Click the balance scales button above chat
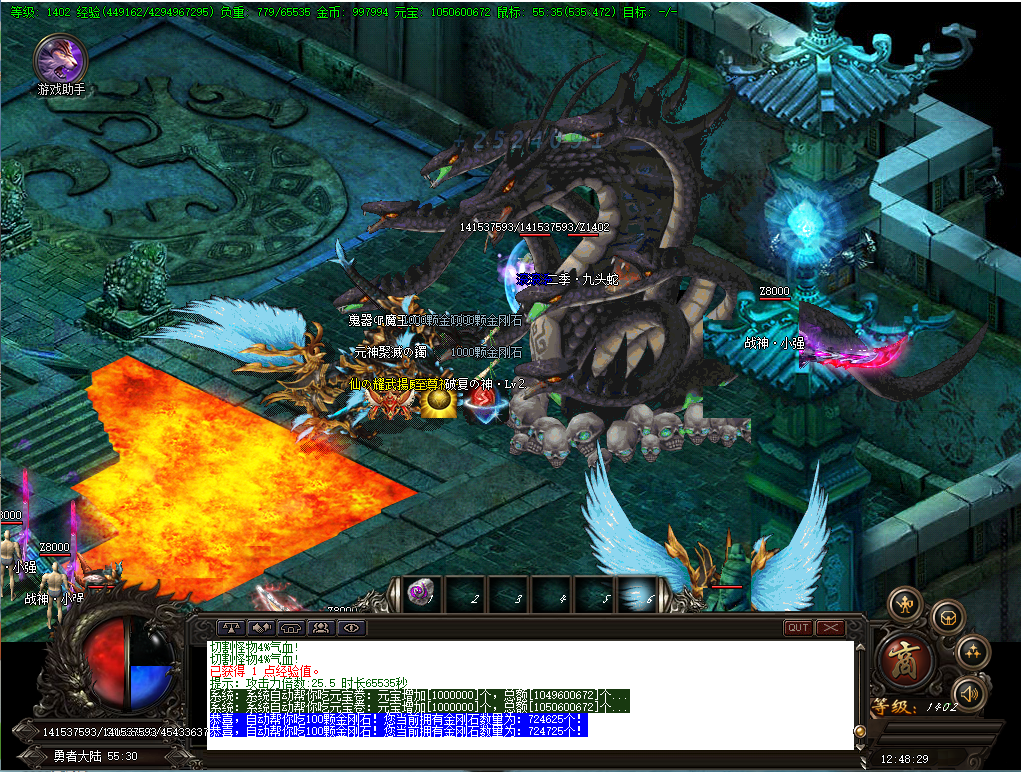This screenshot has width=1021, height=772. pyautogui.click(x=229, y=628)
